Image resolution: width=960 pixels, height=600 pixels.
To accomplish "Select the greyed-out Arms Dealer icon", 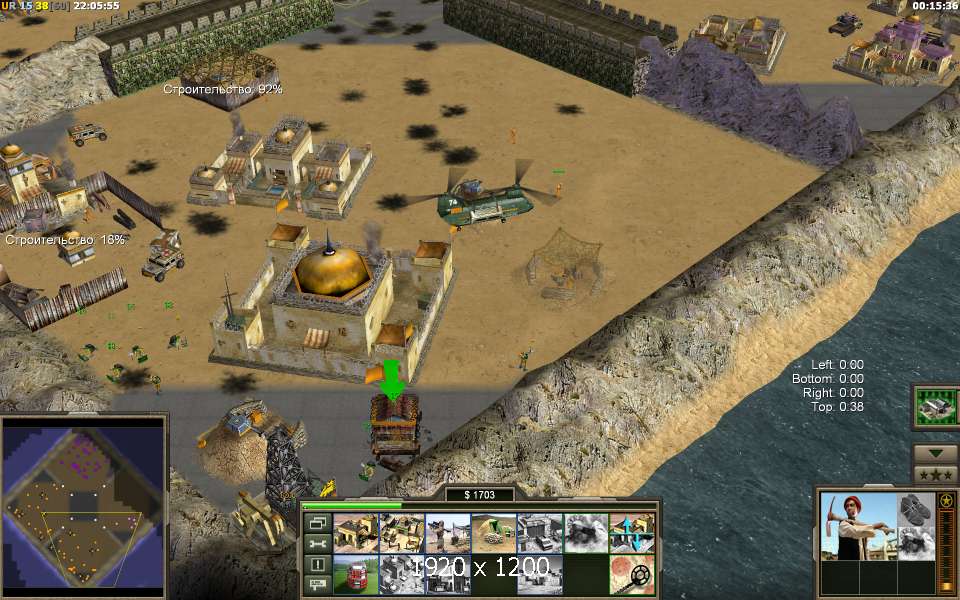I will [x=539, y=533].
